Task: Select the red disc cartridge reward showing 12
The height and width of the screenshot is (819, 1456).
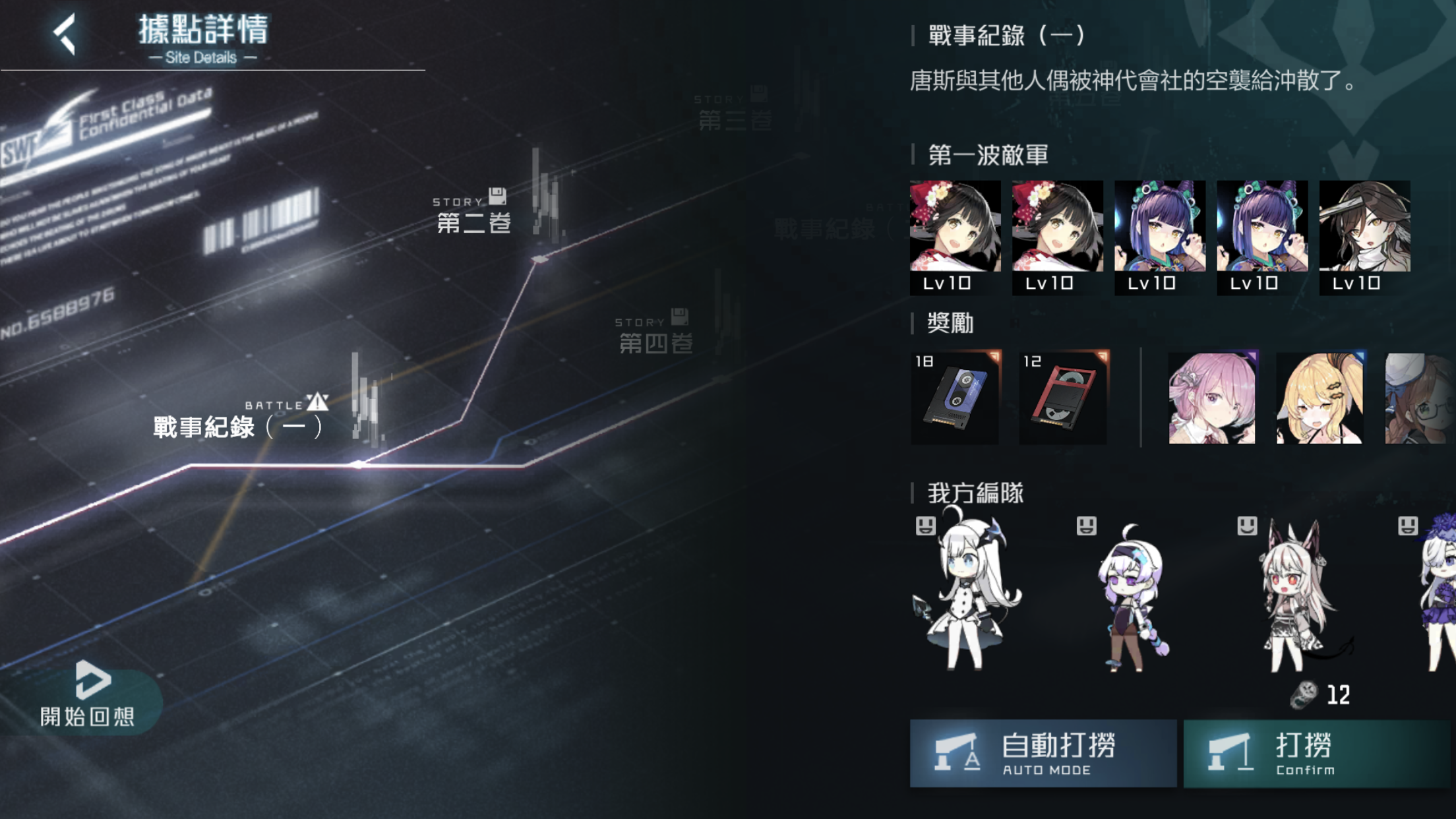Action: click(1064, 396)
